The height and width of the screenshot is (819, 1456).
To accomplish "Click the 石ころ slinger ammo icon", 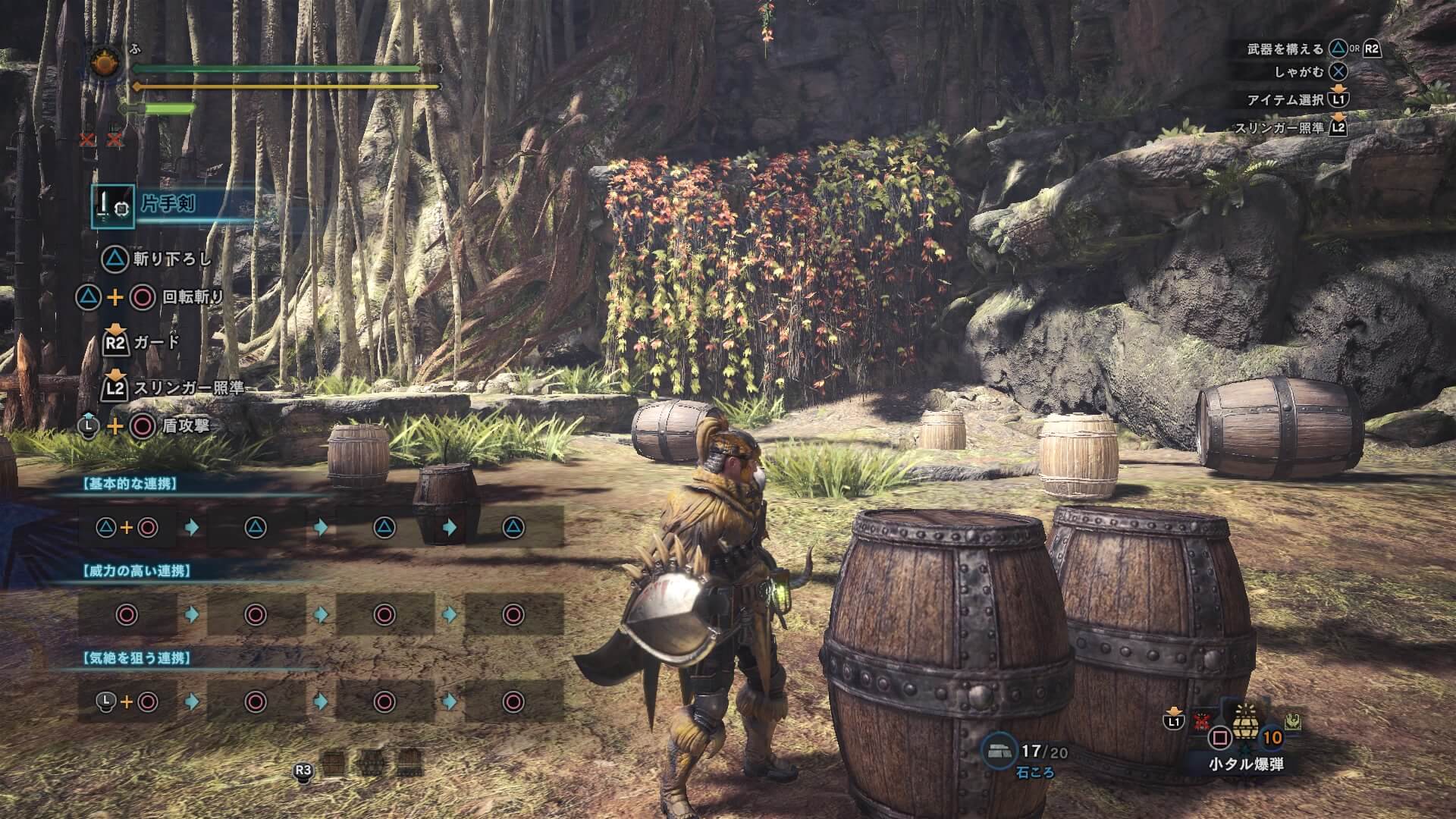I will click(998, 750).
